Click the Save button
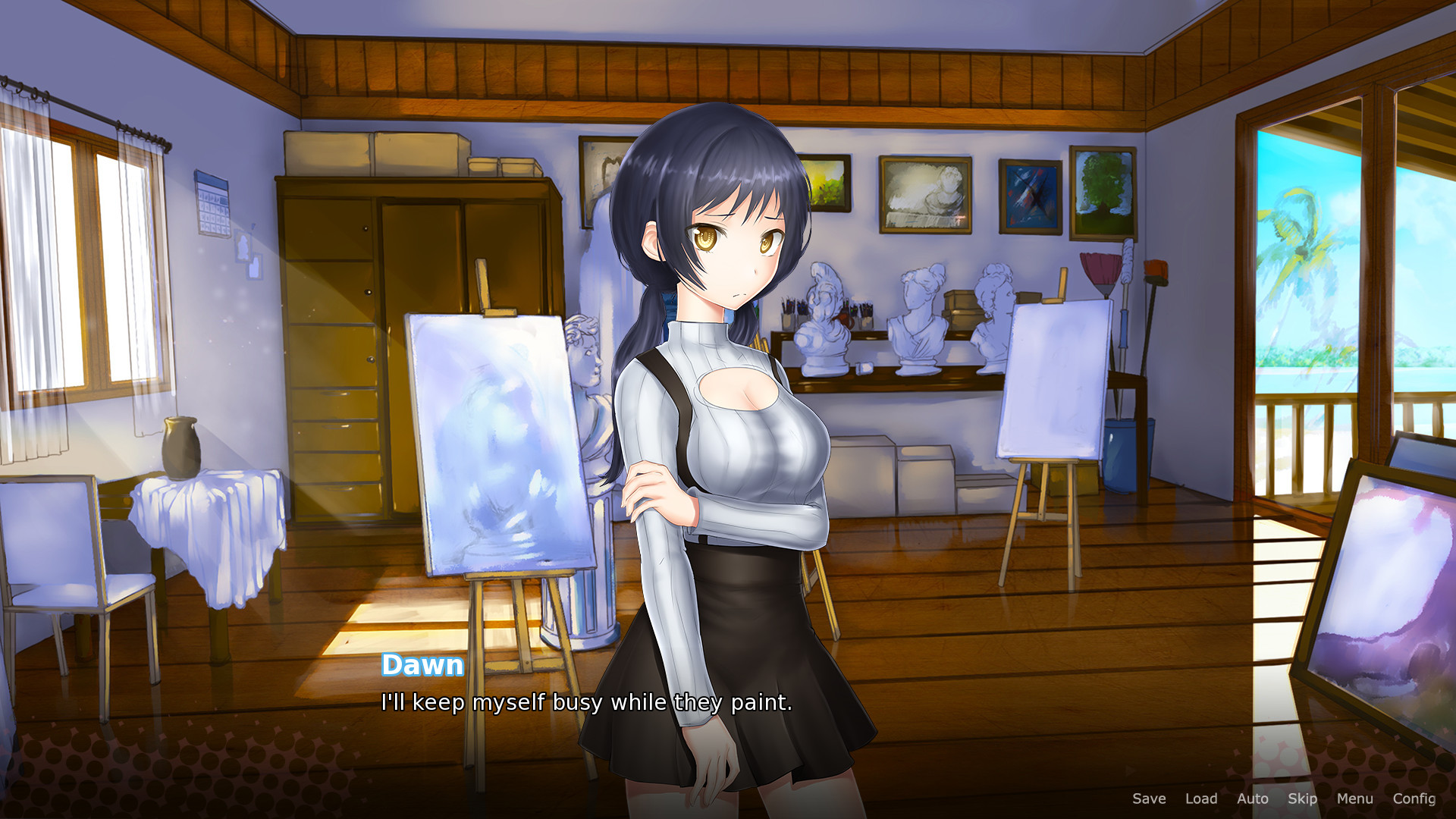The width and height of the screenshot is (1456, 819). pyautogui.click(x=1149, y=799)
